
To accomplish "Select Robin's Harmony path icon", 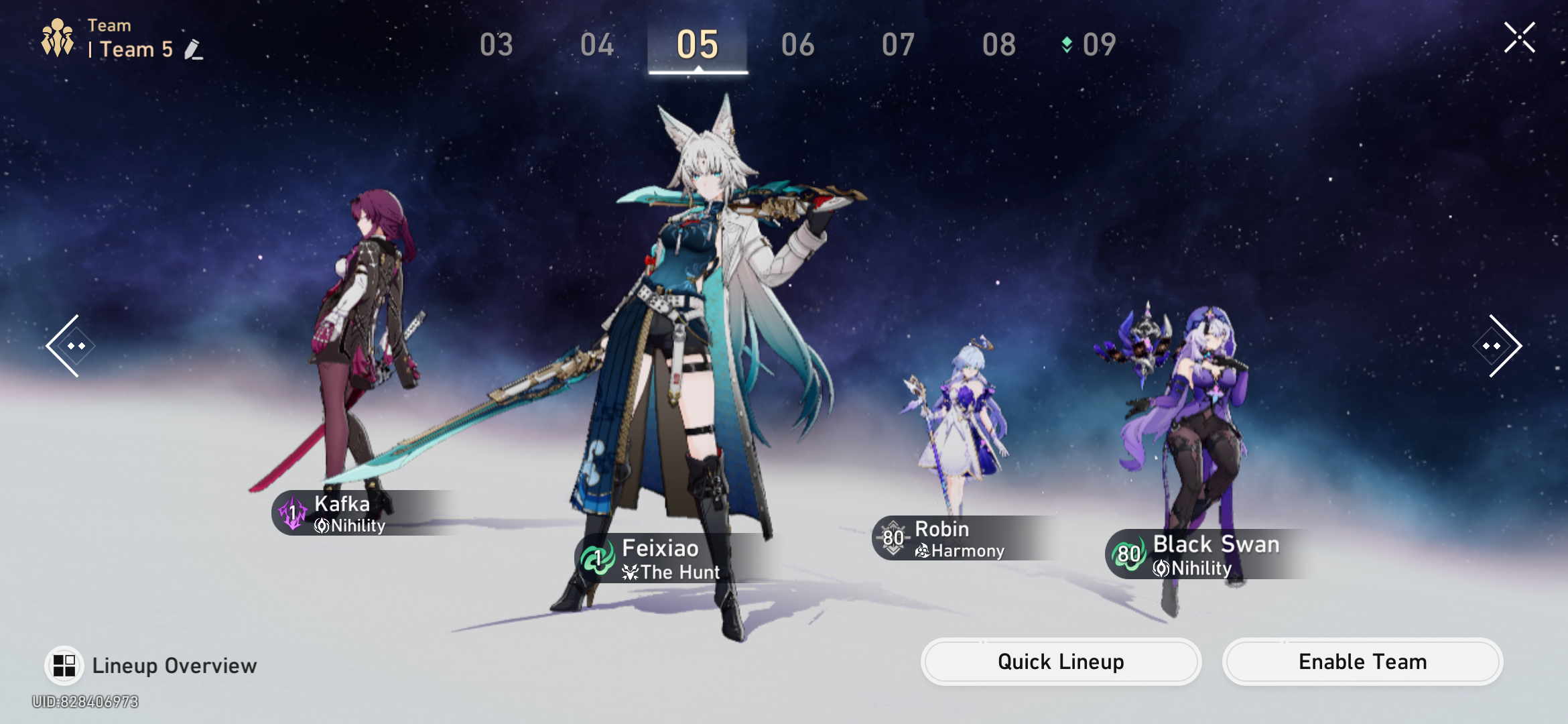I will [923, 551].
